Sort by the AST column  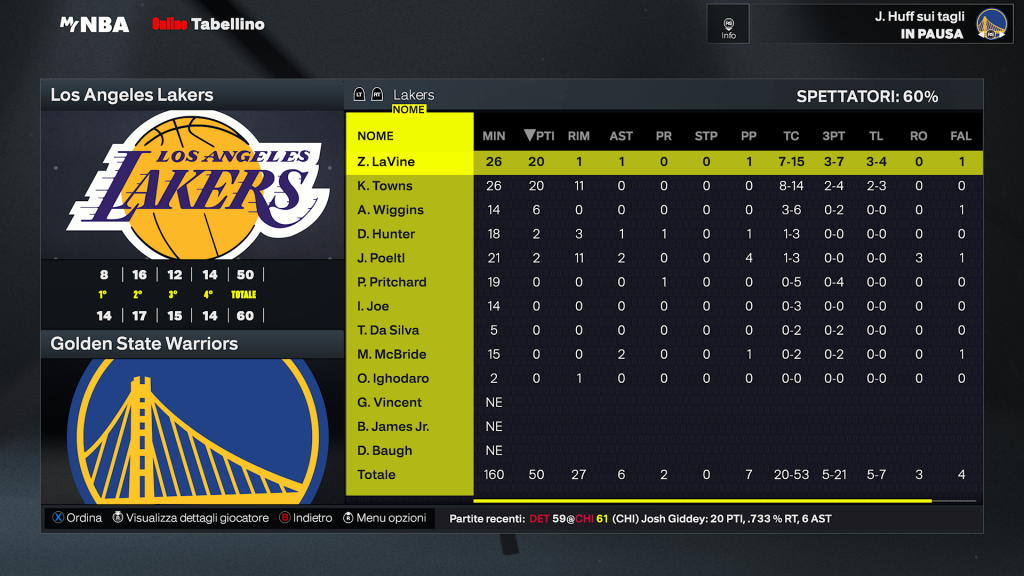point(621,136)
